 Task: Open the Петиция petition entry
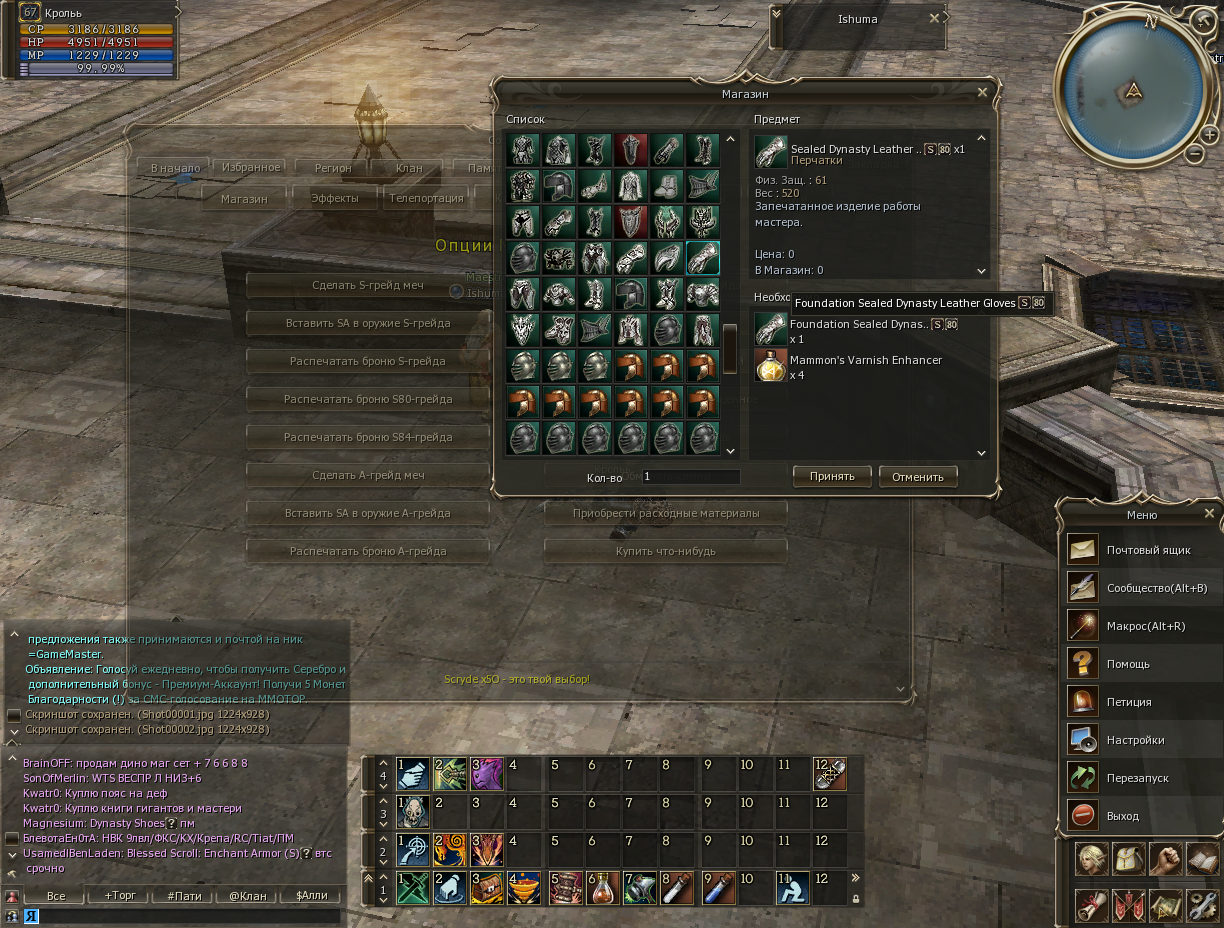[1140, 702]
